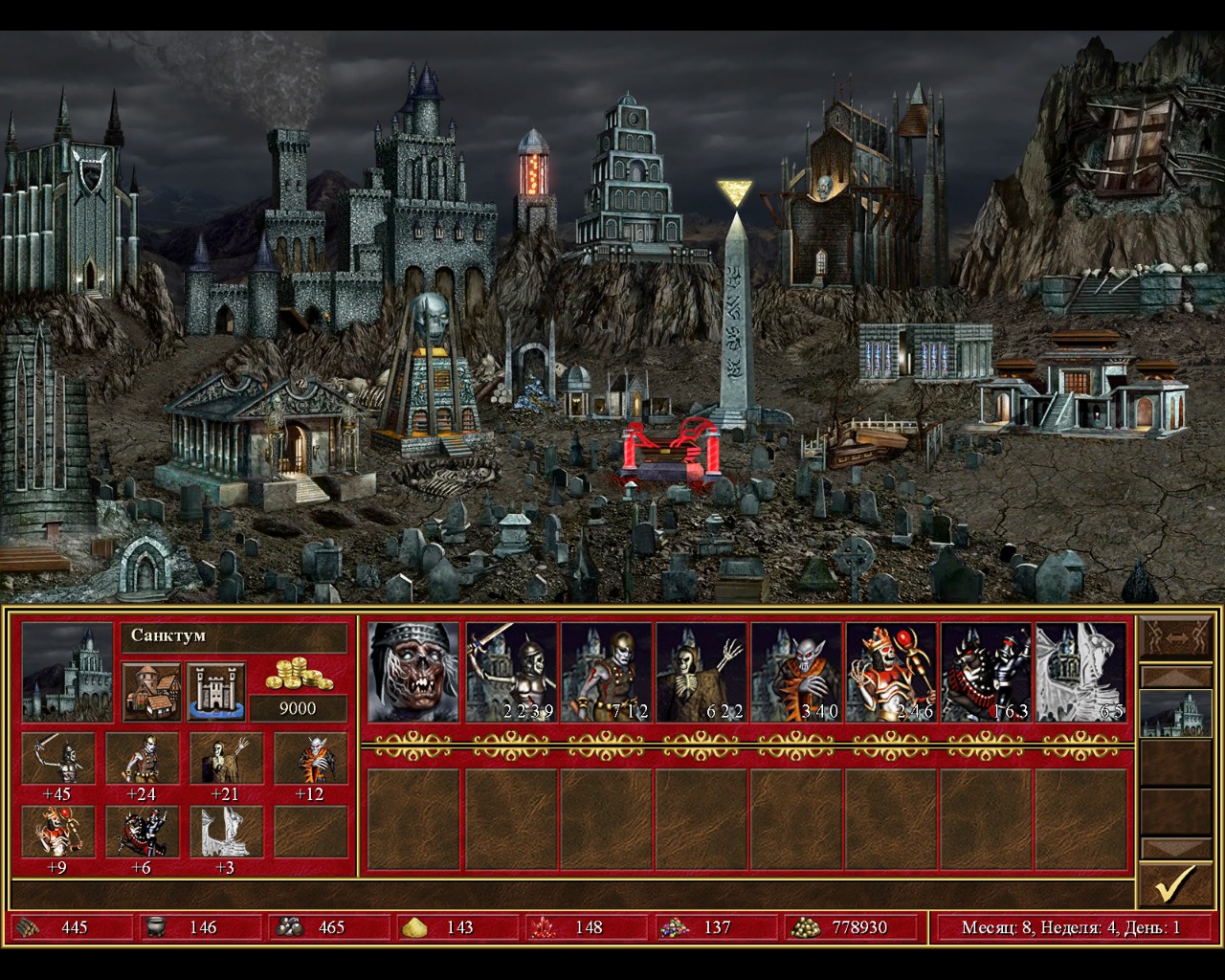The width and height of the screenshot is (1225, 980).
Task: Show zombie growth info (+24)
Action: coord(143,758)
